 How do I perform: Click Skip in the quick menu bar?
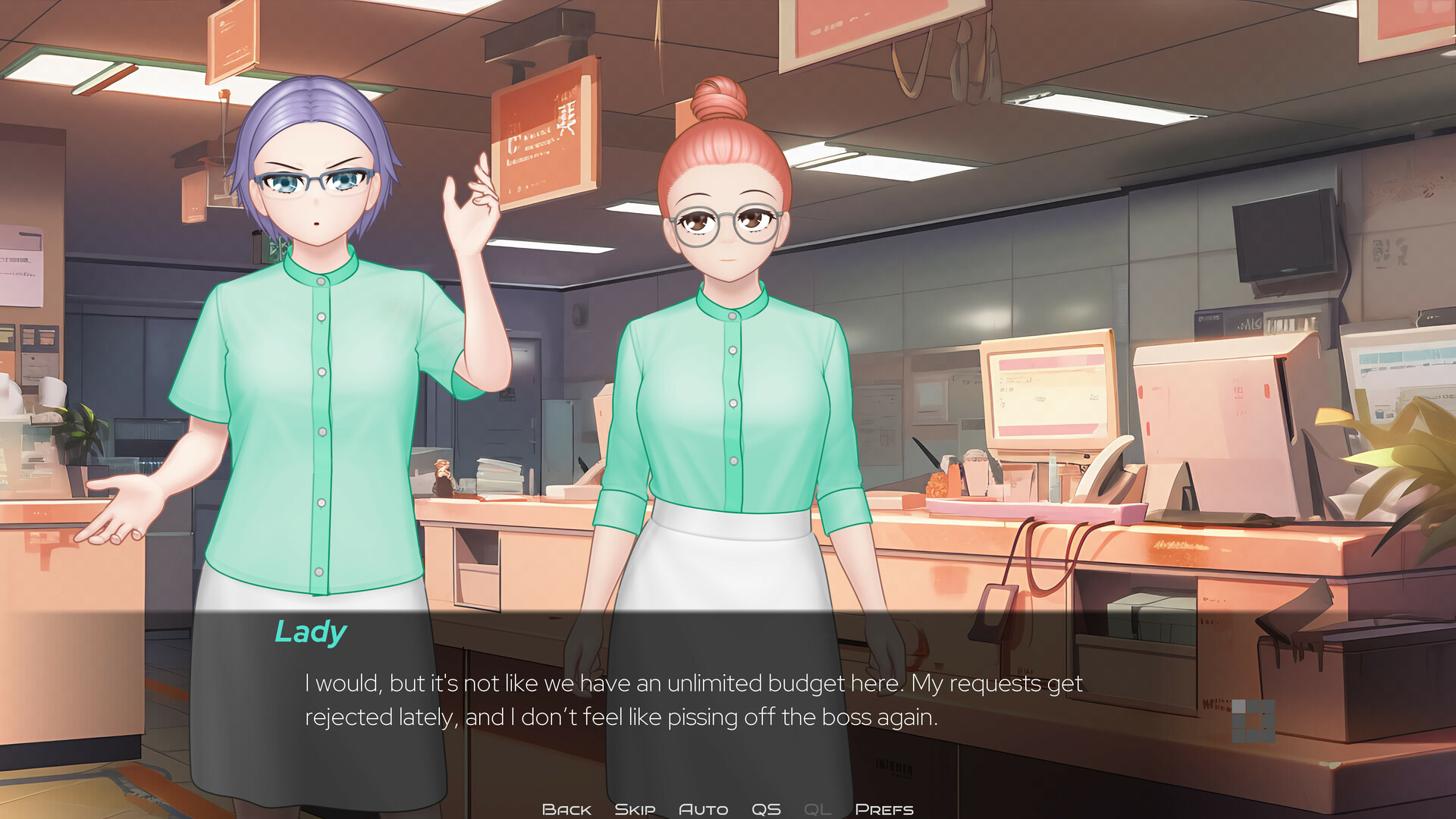(x=635, y=808)
